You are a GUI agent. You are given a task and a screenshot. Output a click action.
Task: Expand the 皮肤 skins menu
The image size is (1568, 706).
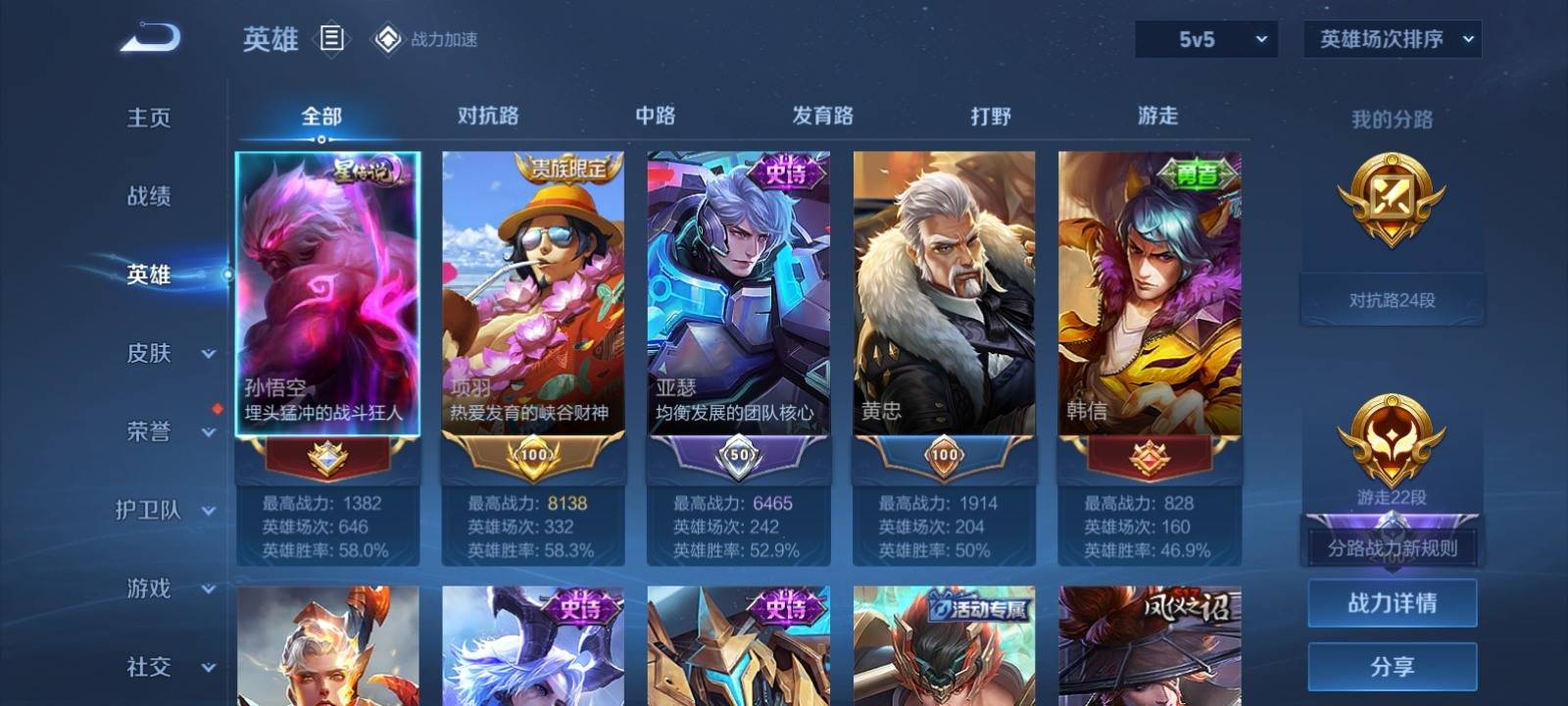coord(167,353)
